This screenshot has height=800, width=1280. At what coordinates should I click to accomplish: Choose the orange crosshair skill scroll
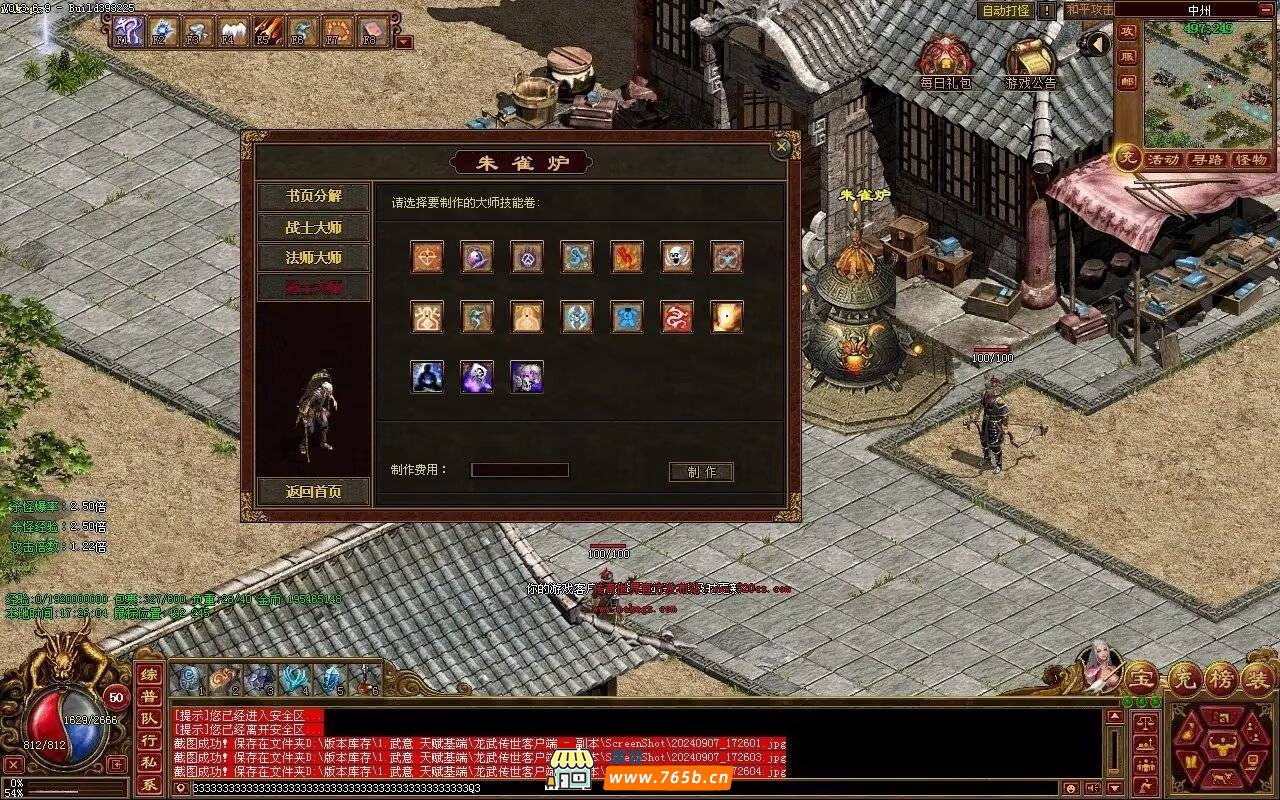(427, 257)
